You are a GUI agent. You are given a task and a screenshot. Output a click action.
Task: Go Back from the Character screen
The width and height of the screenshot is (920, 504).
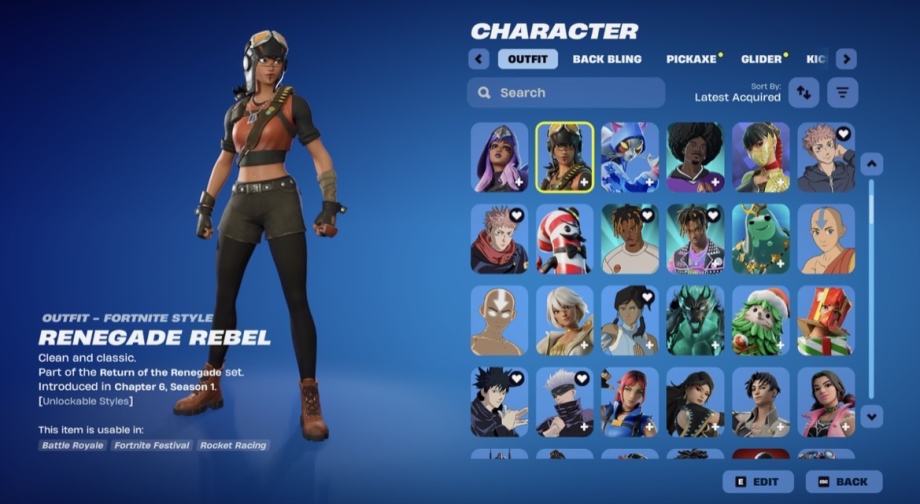[844, 482]
